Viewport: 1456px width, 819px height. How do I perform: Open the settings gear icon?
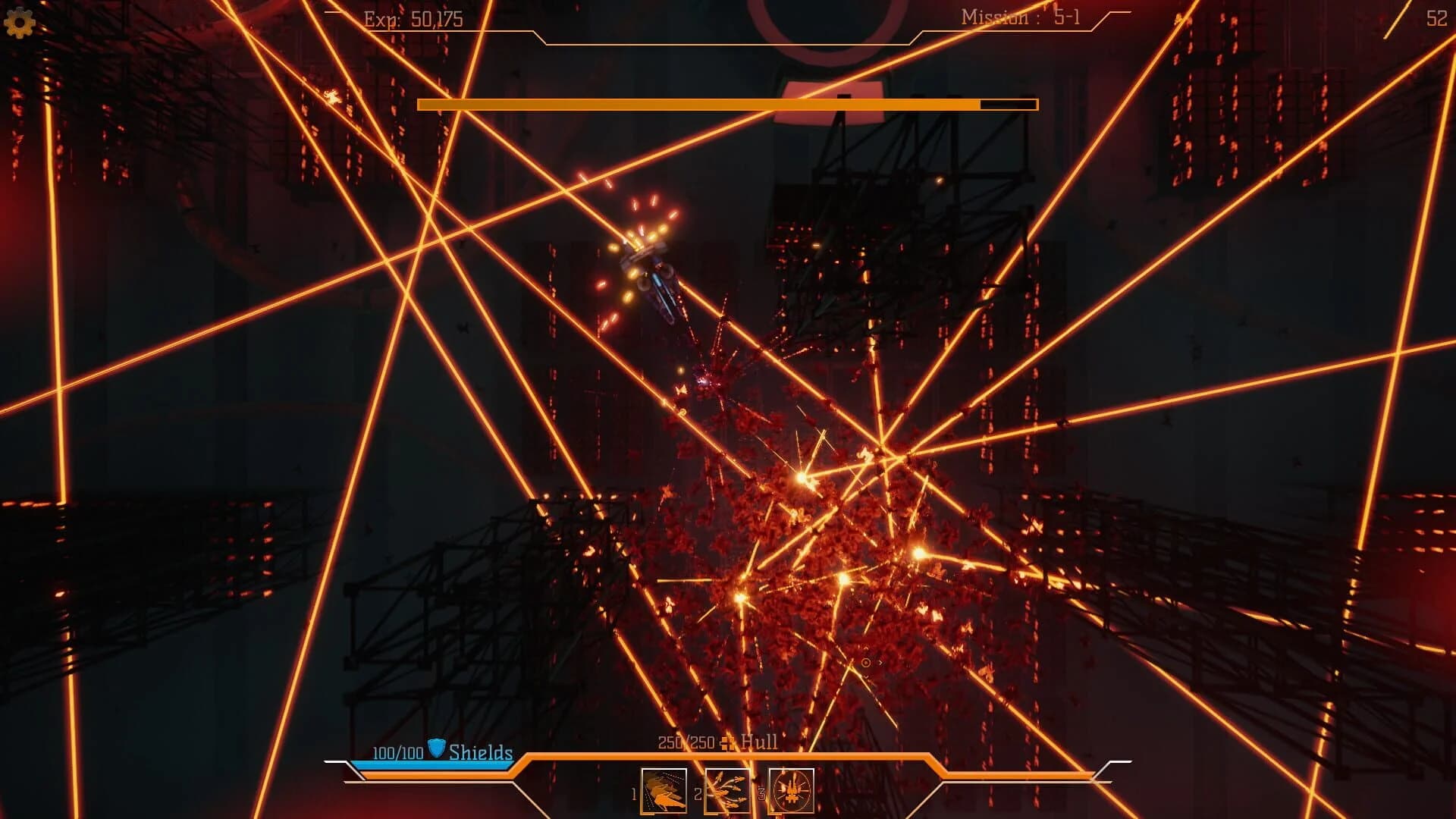click(x=20, y=20)
